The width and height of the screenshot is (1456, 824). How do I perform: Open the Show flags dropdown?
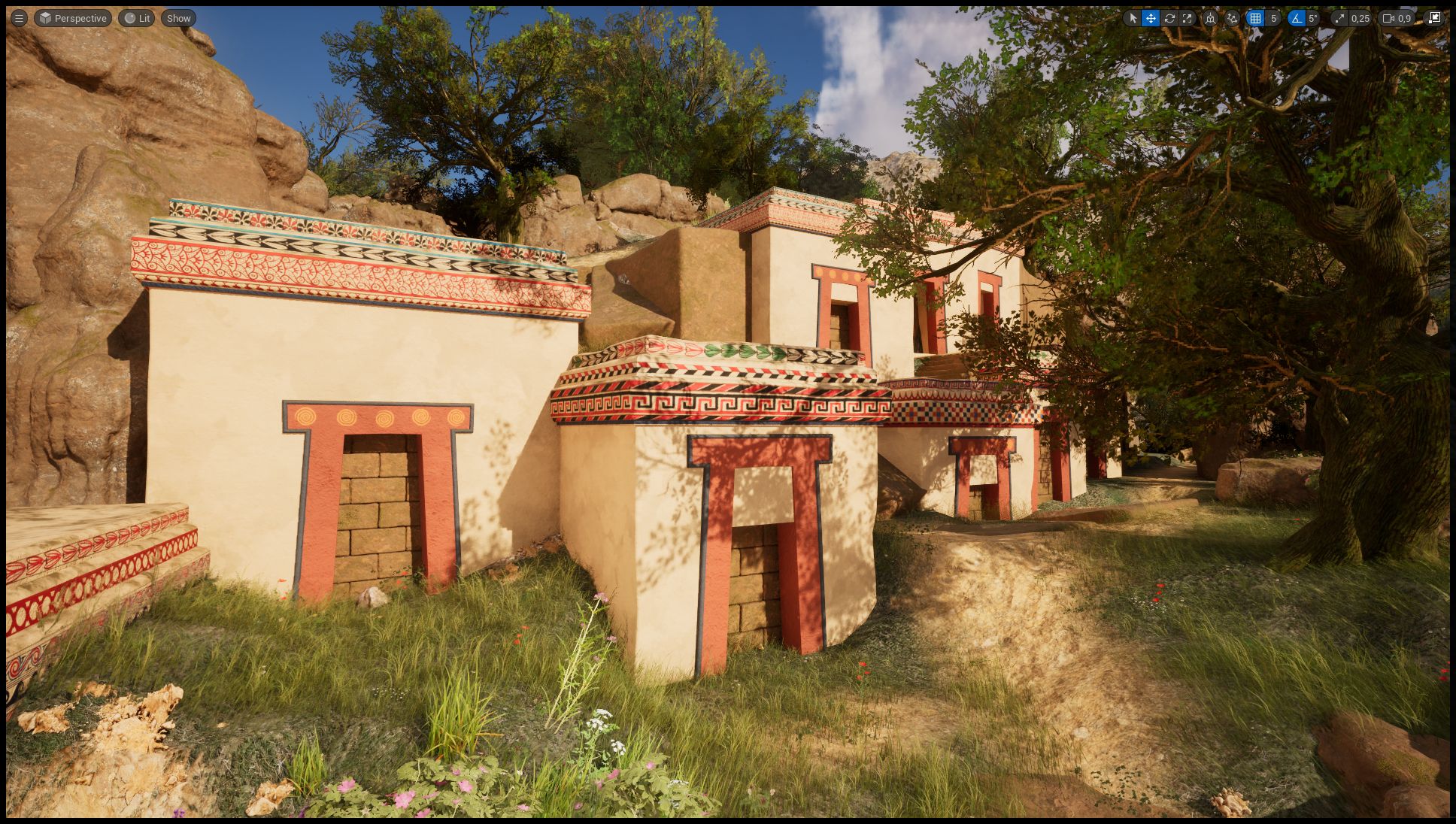point(177,18)
